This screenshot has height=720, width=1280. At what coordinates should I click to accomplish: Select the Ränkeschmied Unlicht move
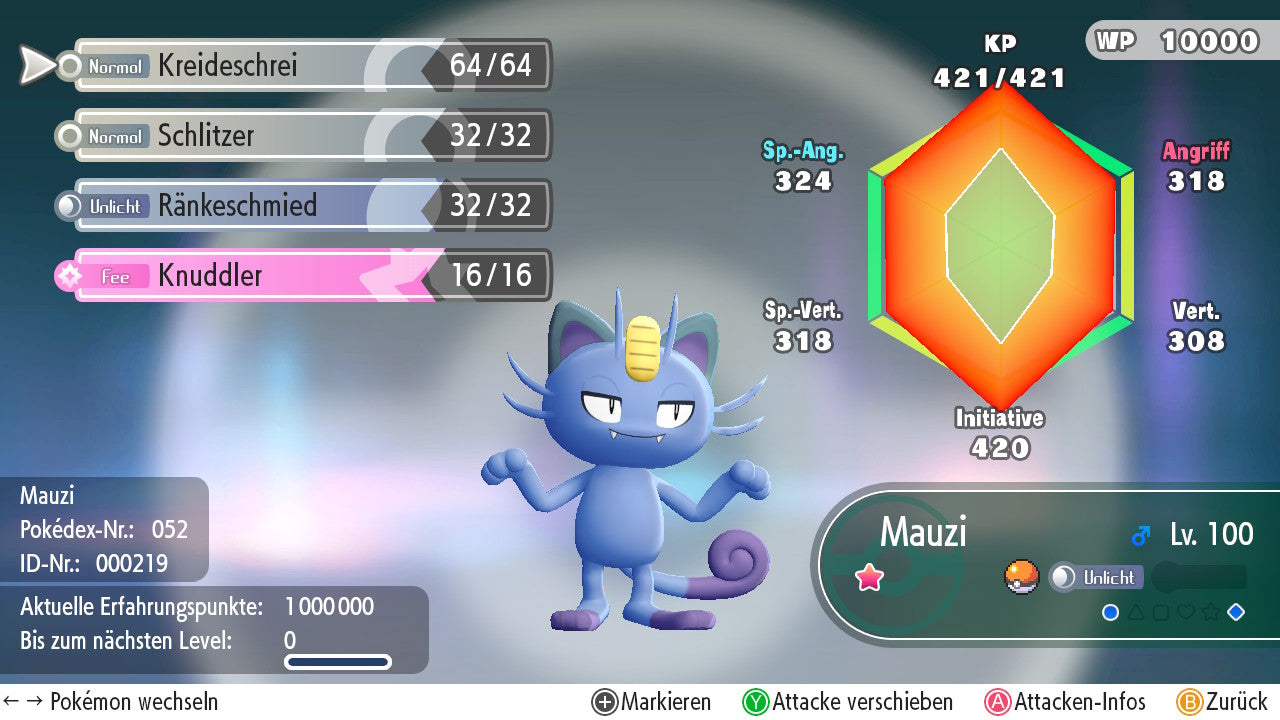click(300, 206)
